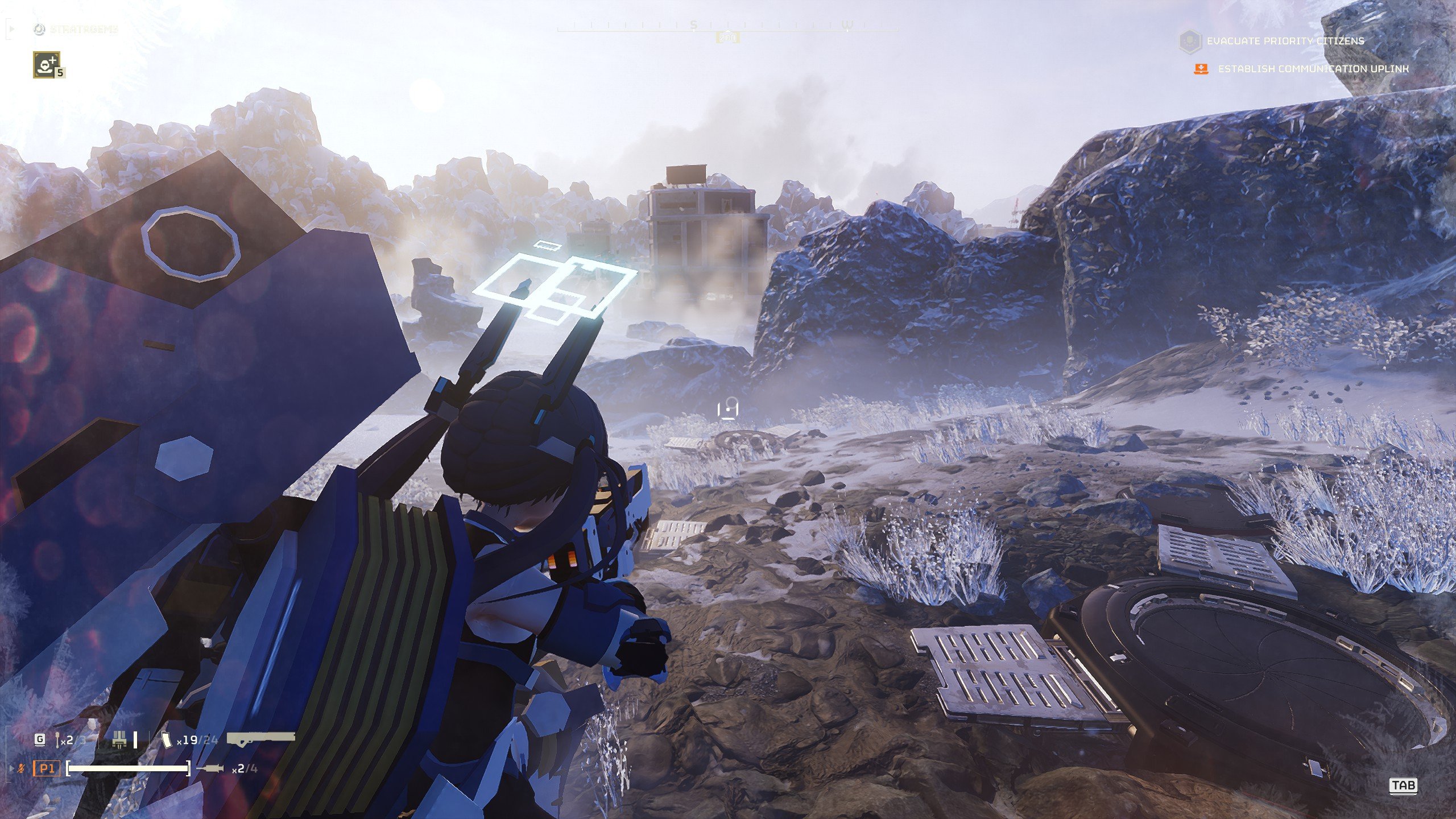This screenshot has height=819, width=1456.
Task: Select the Establish Communication Uplink objective
Action: 1313,69
